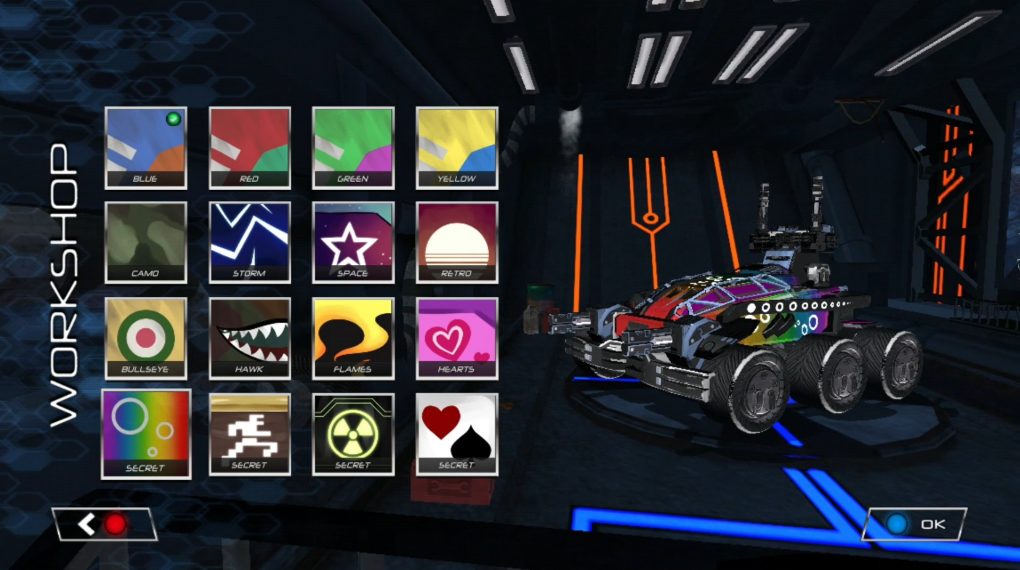1020x570 pixels.
Task: Go back with the arrow button
Action: pos(104,524)
